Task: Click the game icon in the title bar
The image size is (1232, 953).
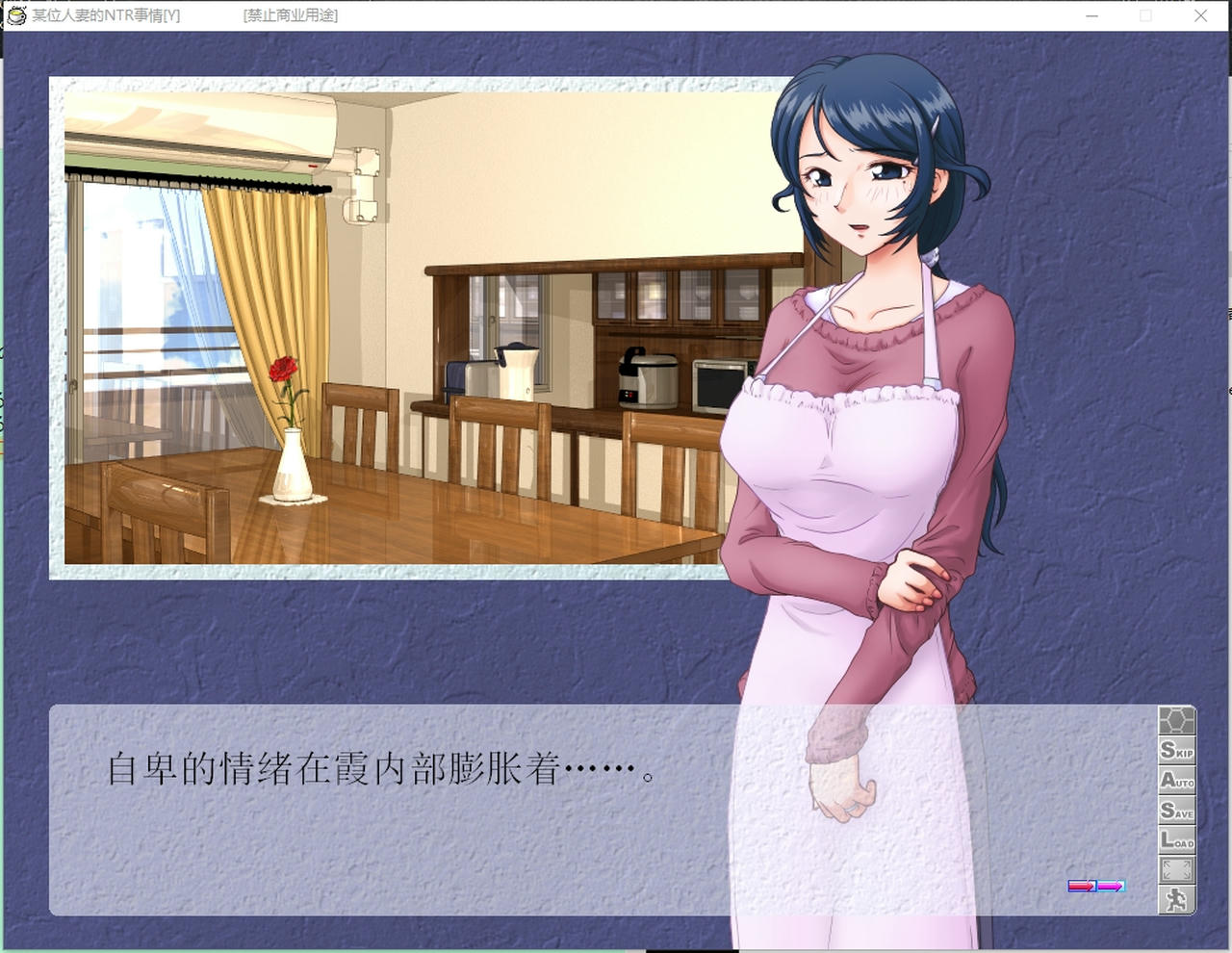Action: [x=16, y=15]
